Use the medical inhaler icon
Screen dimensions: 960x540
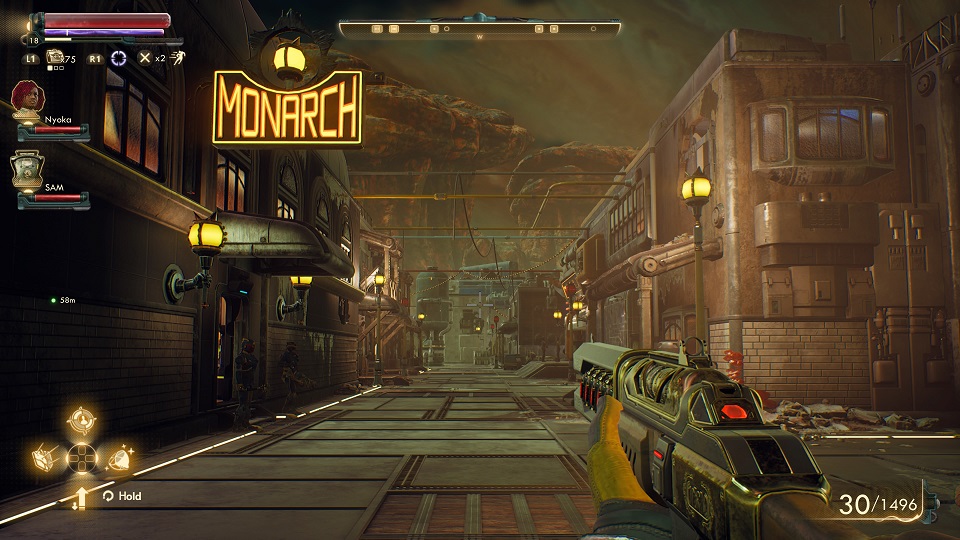56,58
